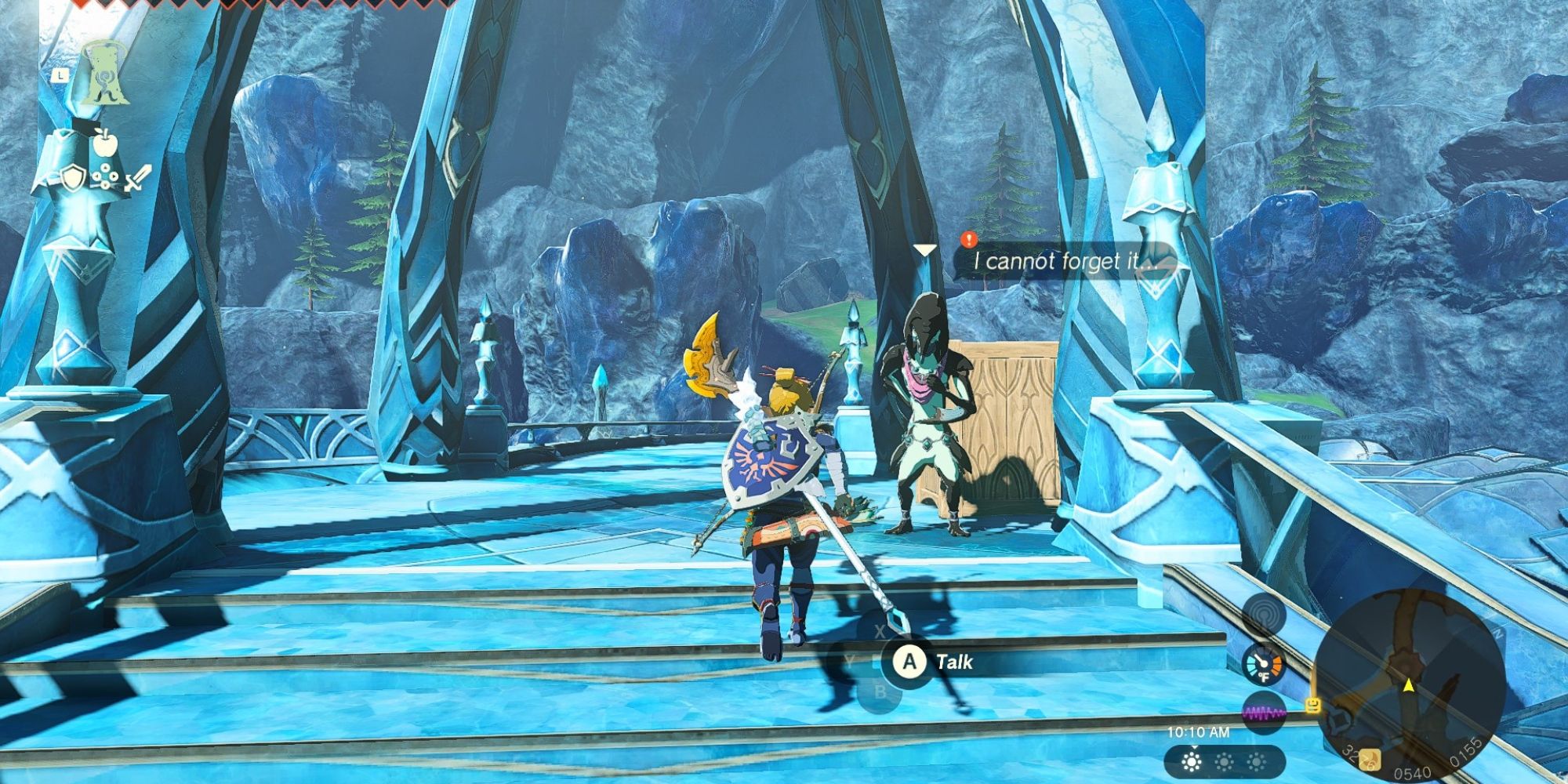
Task: Toggle the L button ability prompt
Action: tap(60, 75)
